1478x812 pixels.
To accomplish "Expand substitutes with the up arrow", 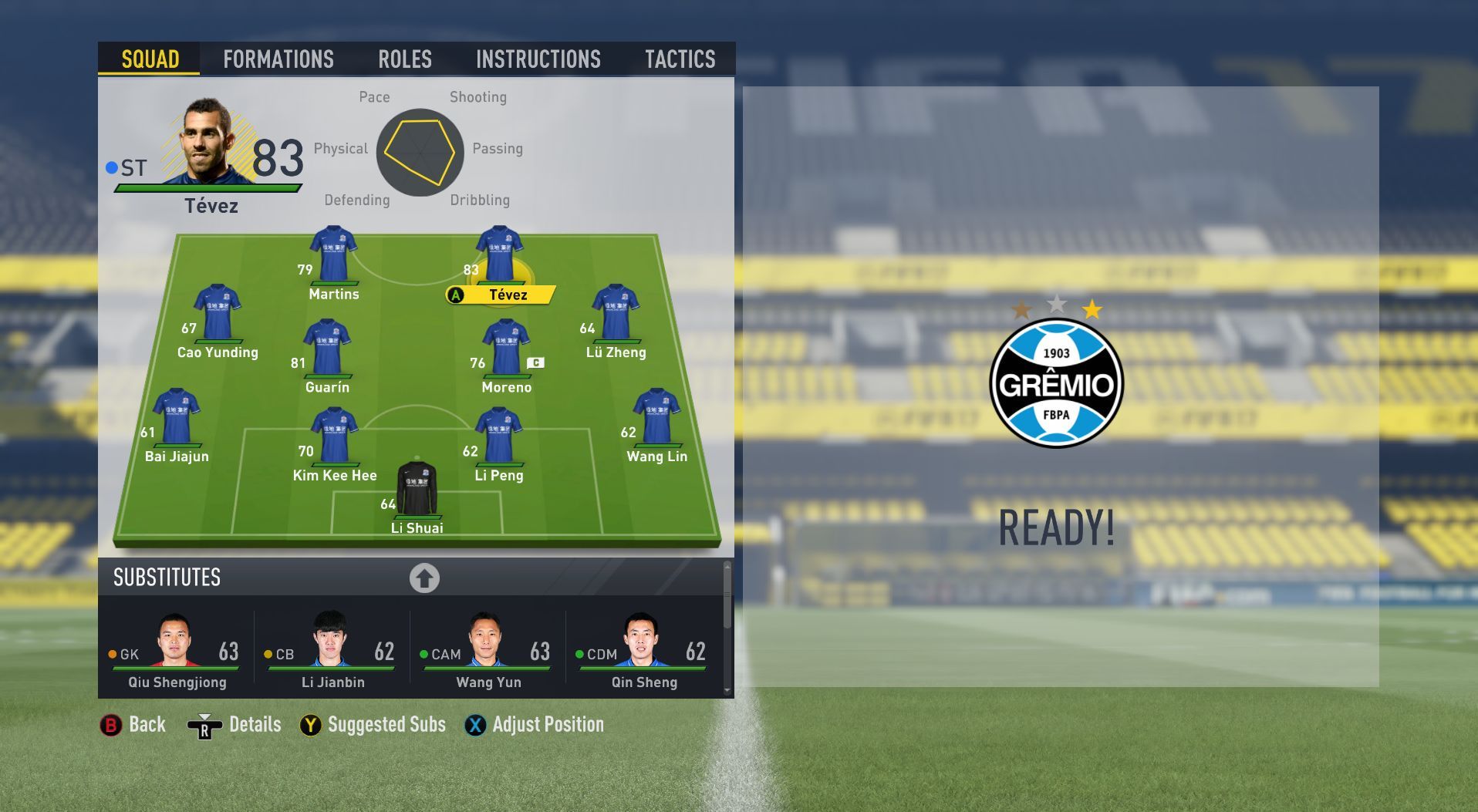I will tap(424, 578).
